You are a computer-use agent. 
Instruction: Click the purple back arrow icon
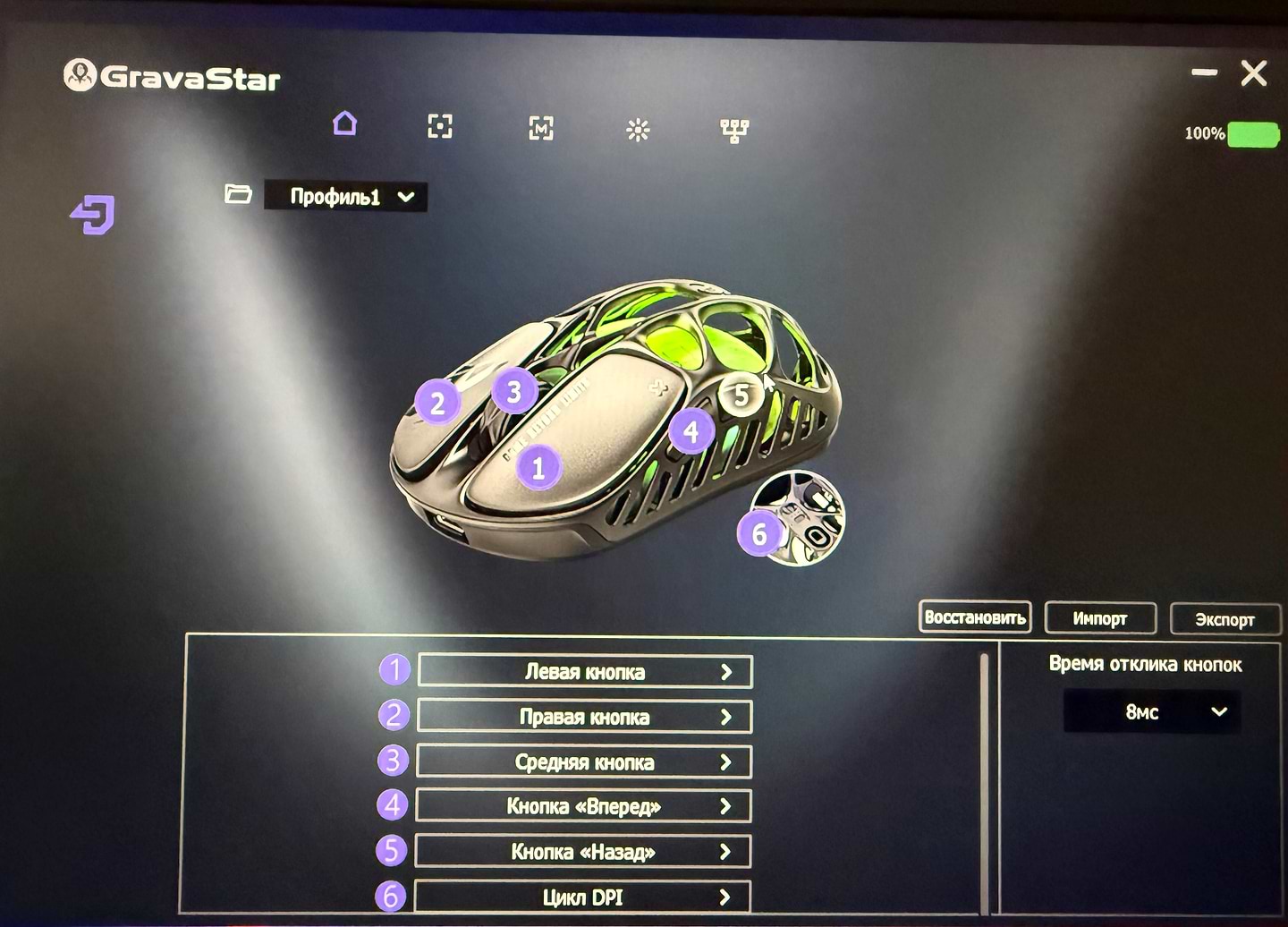coord(93,215)
